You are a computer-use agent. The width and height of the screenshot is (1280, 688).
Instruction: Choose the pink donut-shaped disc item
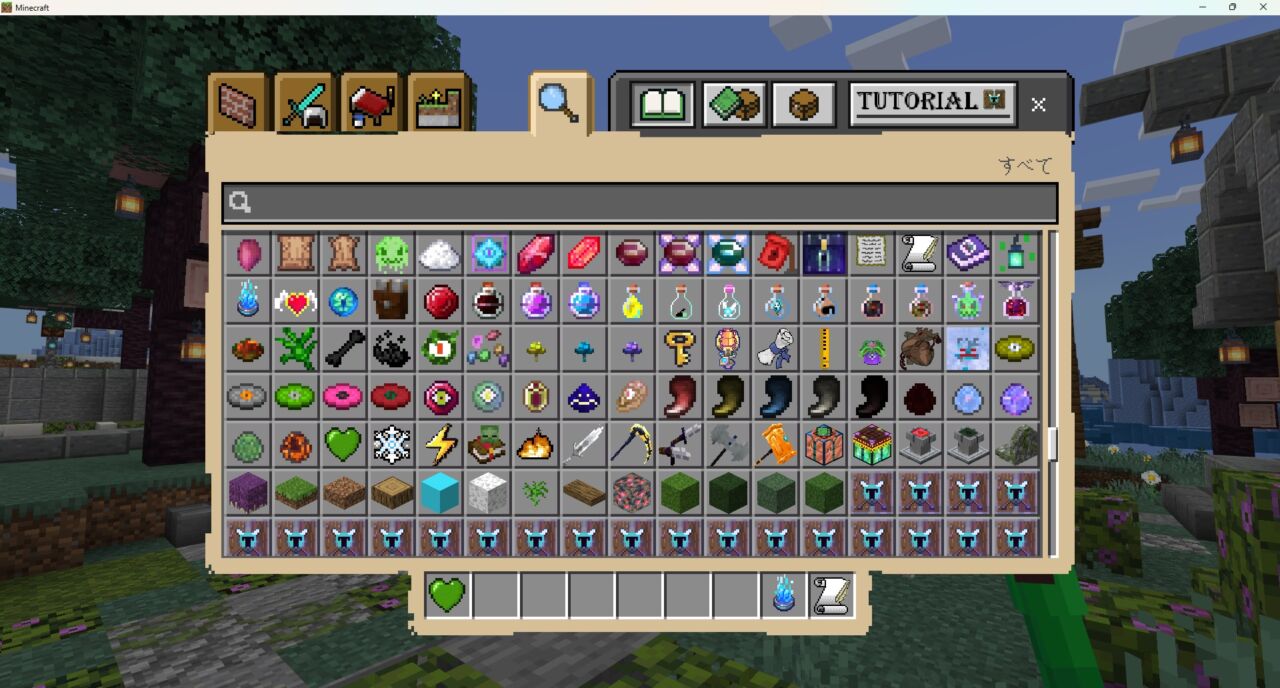click(x=343, y=397)
